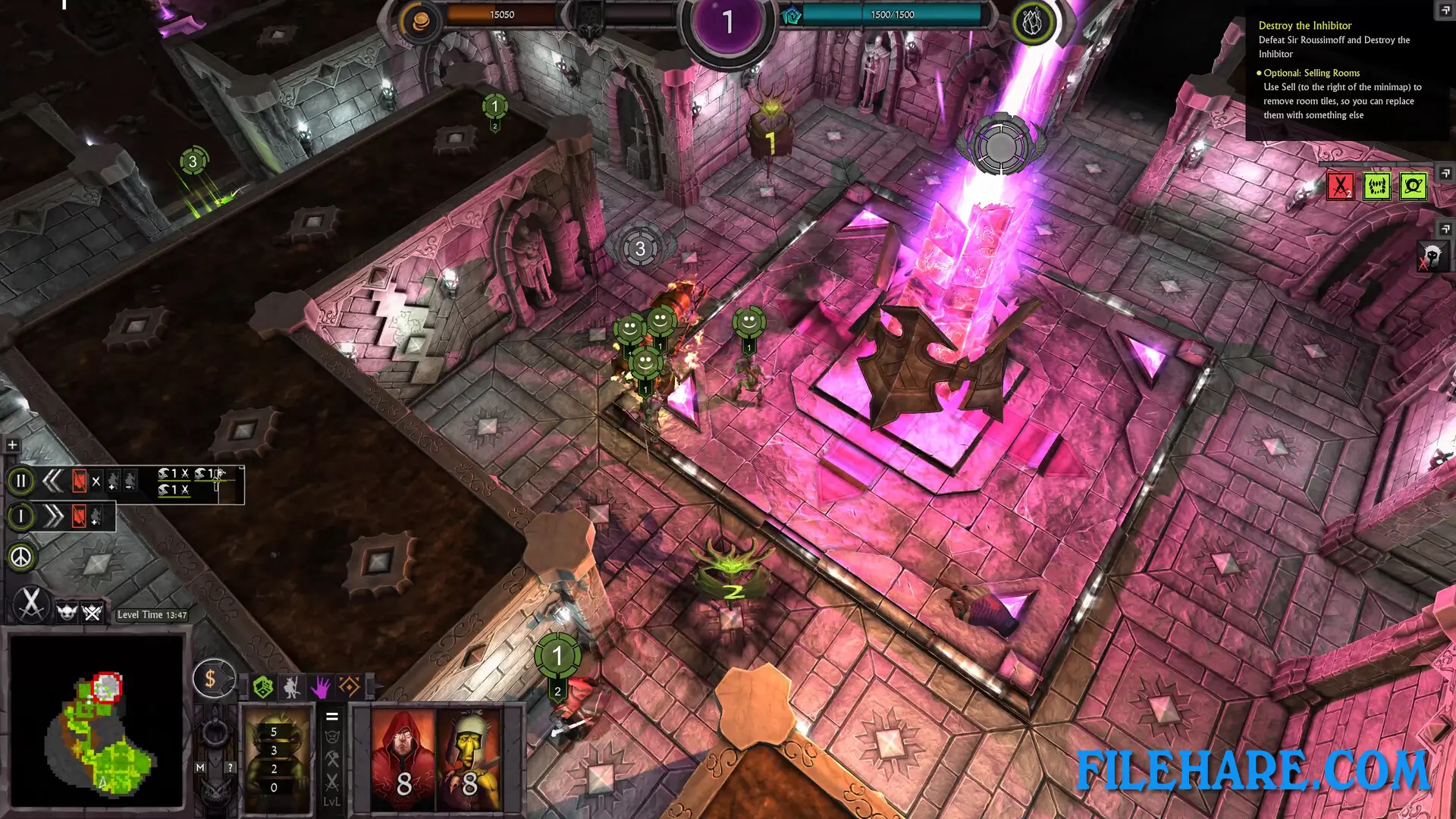The height and width of the screenshot is (819, 1456).
Task: Switch to the minion figure tab
Action: pyautogui.click(x=292, y=687)
